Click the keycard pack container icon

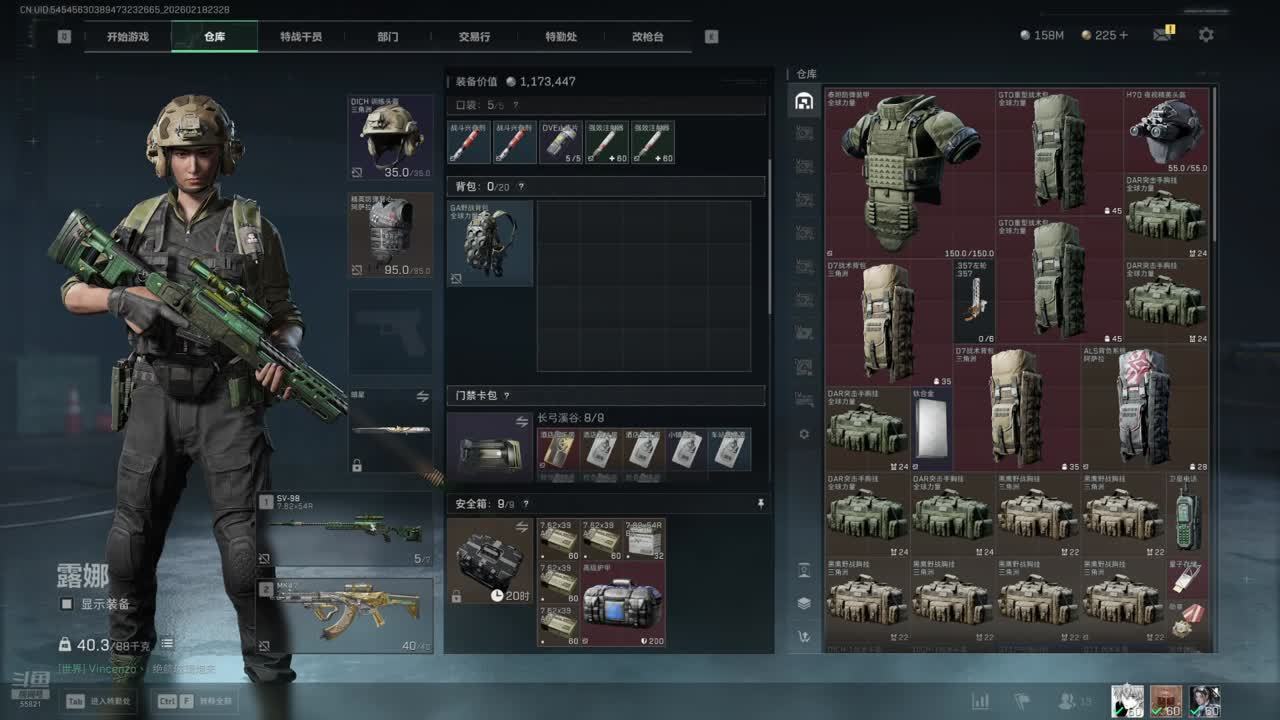(x=489, y=449)
